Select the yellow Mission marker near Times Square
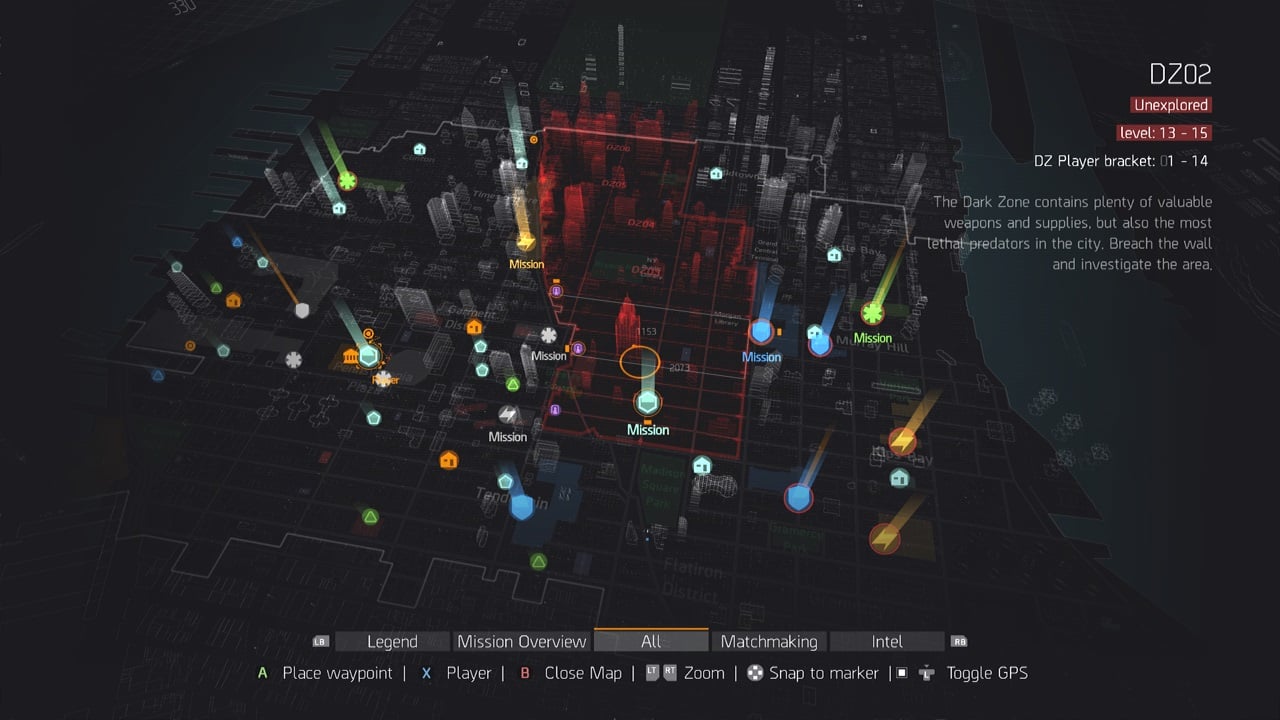 click(x=526, y=245)
